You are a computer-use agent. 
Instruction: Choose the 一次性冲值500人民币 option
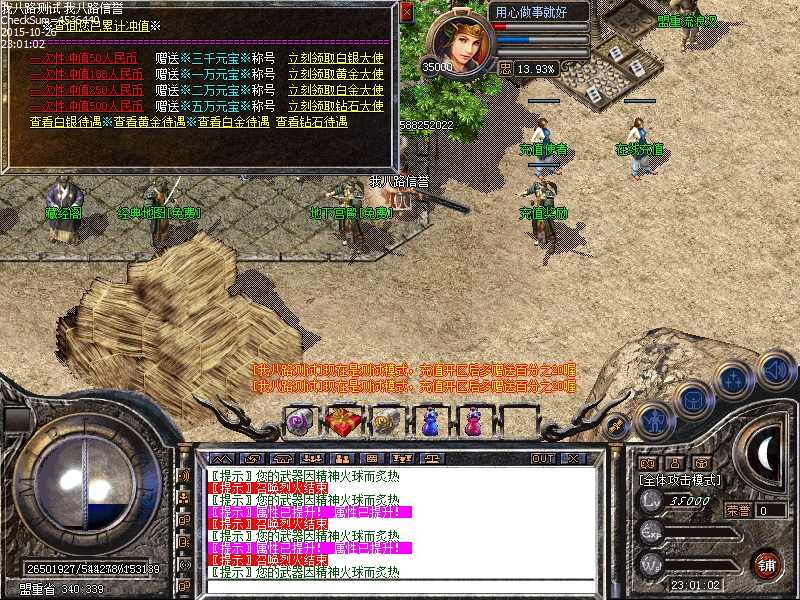[85, 106]
